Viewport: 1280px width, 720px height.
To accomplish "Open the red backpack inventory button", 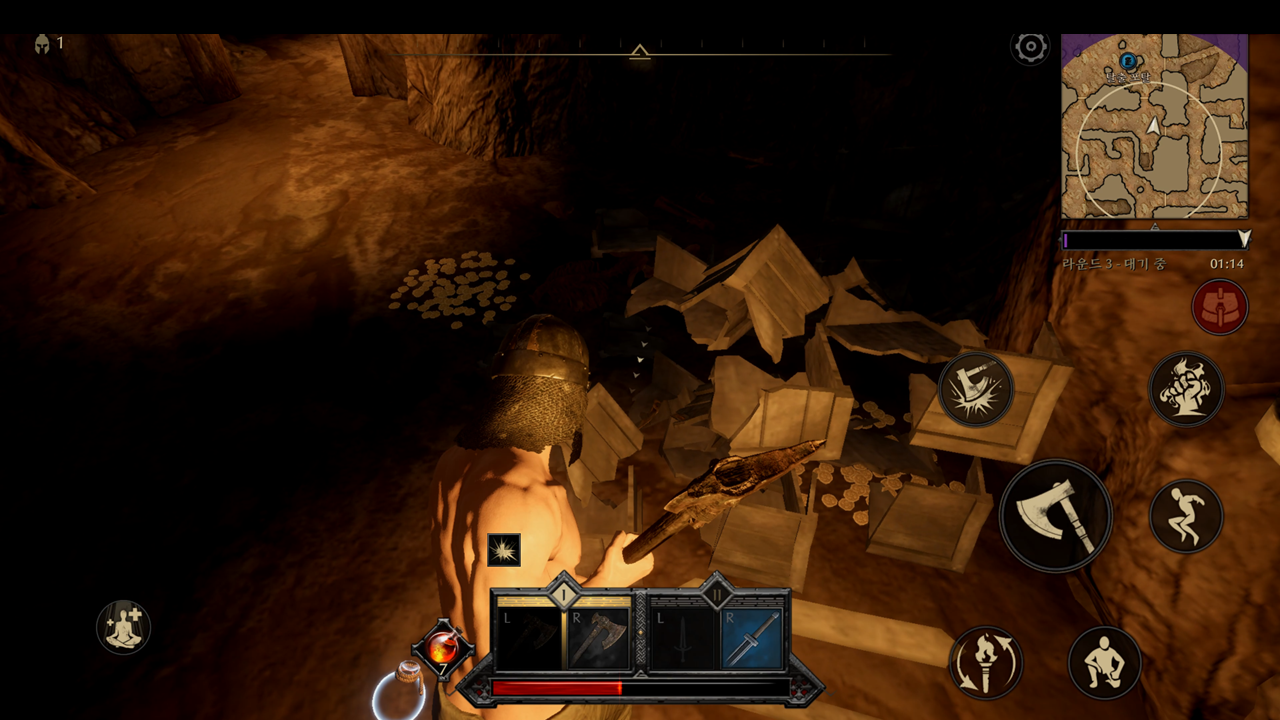I will pyautogui.click(x=1219, y=307).
